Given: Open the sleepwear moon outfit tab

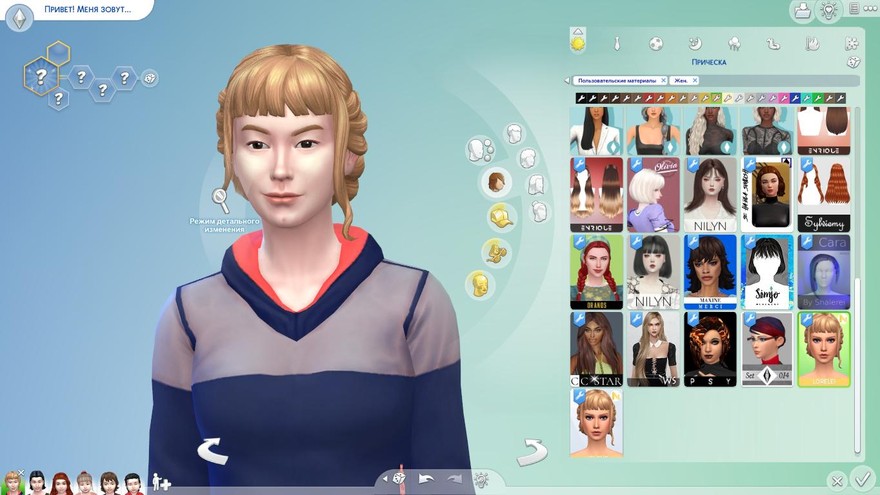Looking at the screenshot, I should (x=695, y=44).
